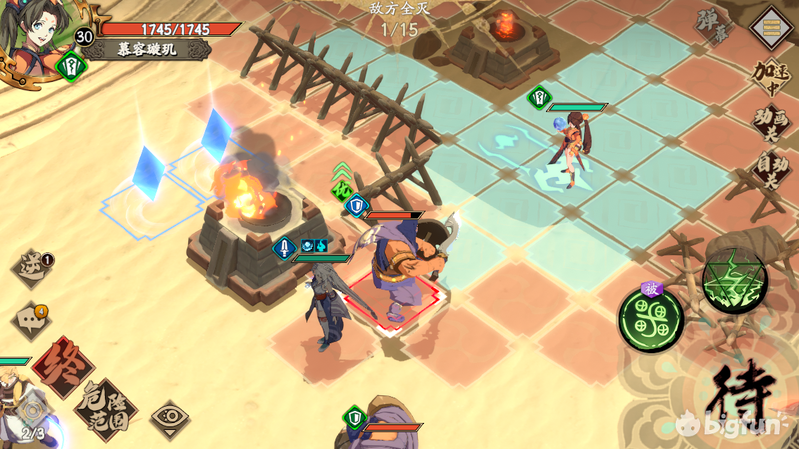Viewport: 799px width, 449px height.
Task: Toggle the 动画关 animation button
Action: [772, 124]
